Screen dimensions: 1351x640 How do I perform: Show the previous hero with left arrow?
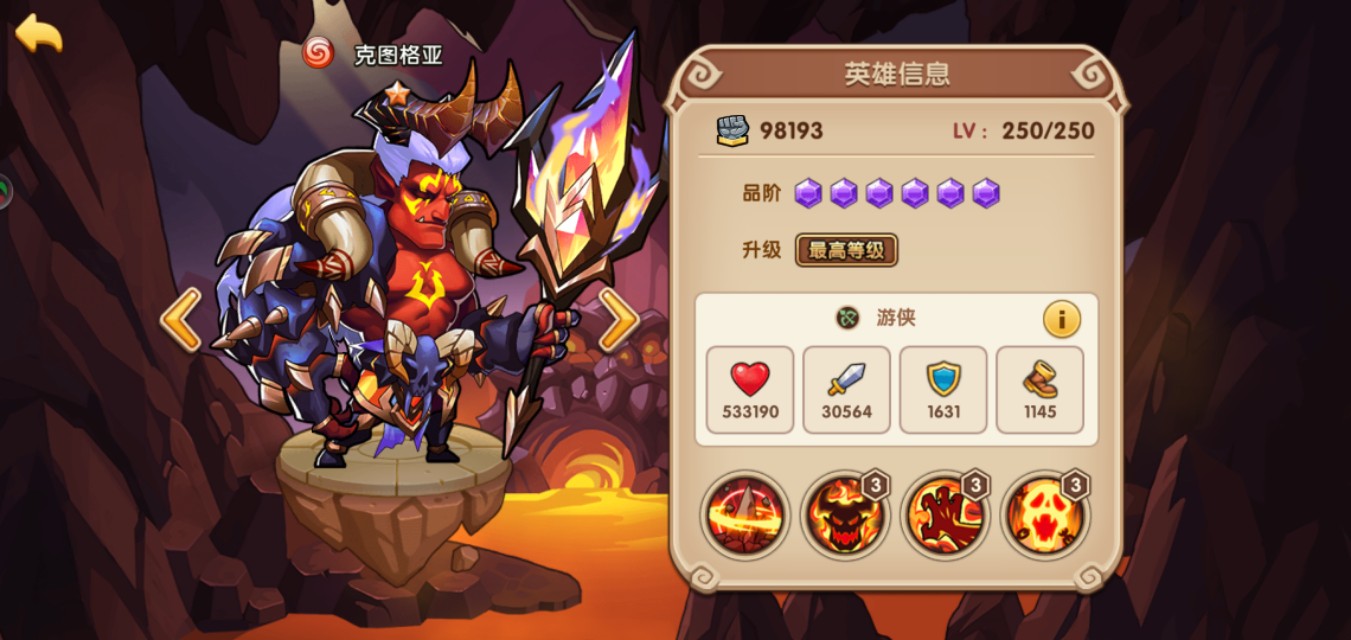click(x=181, y=320)
